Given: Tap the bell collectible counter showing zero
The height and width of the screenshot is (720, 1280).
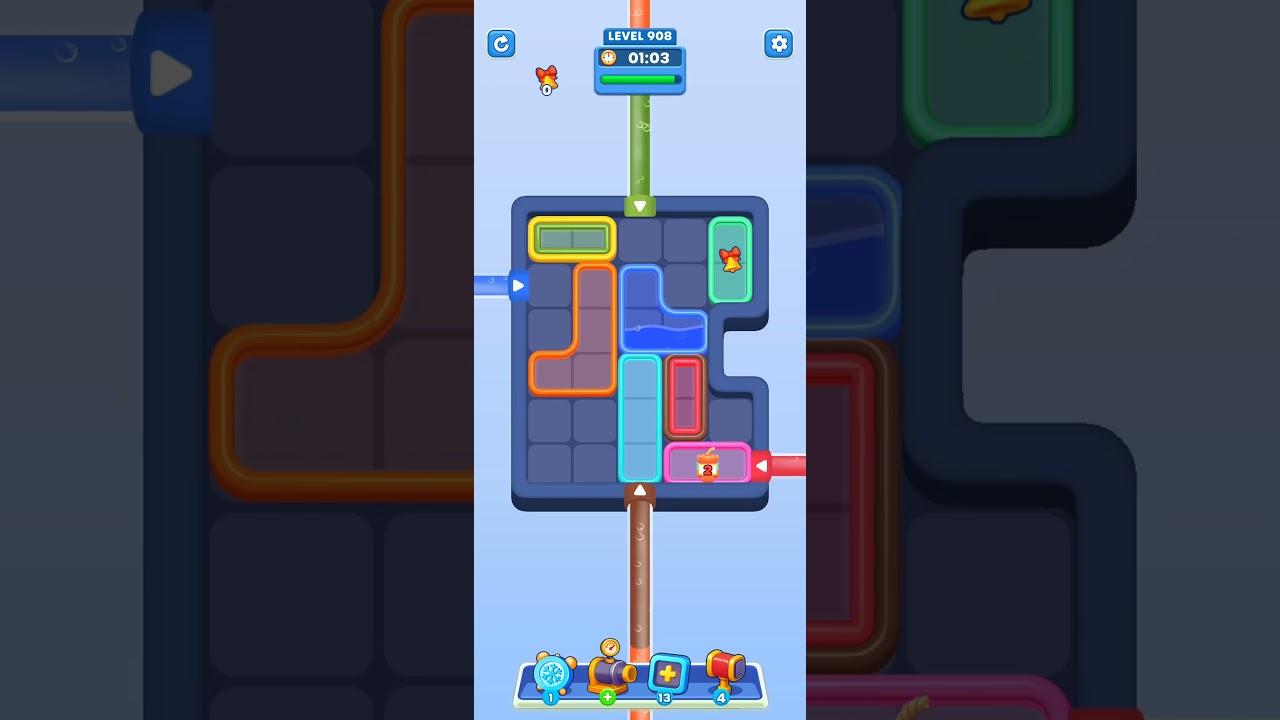Looking at the screenshot, I should 546,80.
